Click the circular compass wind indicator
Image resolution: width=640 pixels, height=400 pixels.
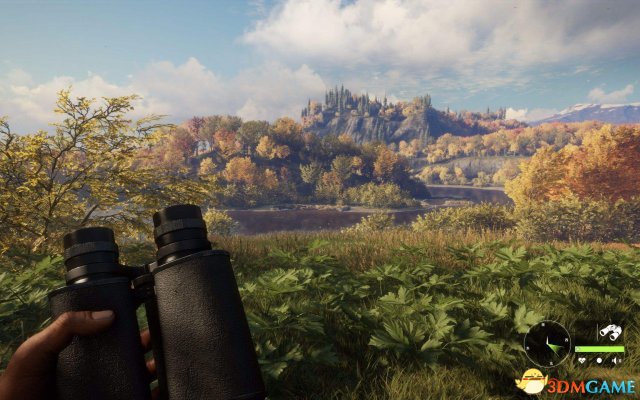547,343
